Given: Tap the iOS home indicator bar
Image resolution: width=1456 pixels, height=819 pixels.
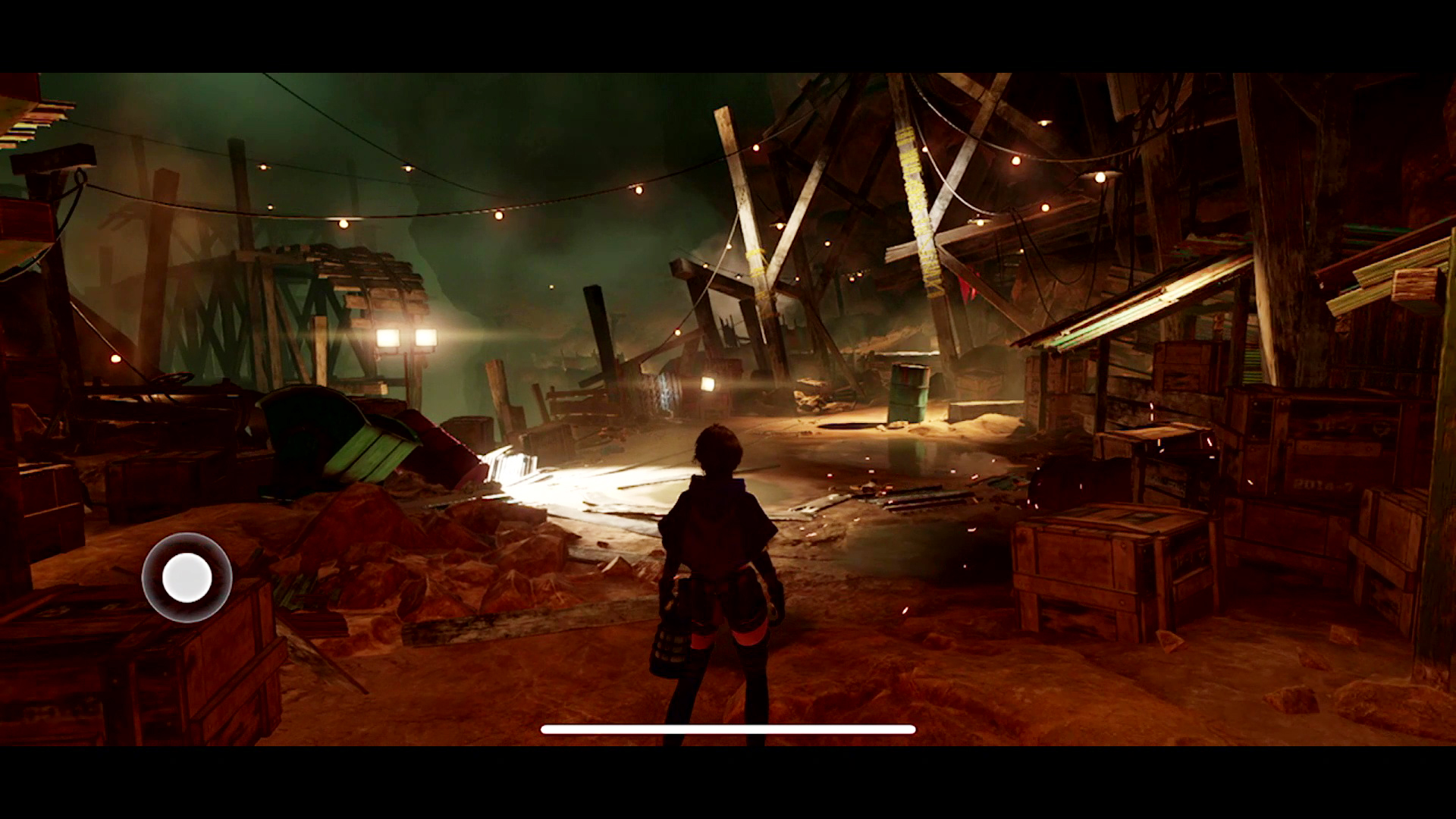Looking at the screenshot, I should [728, 730].
